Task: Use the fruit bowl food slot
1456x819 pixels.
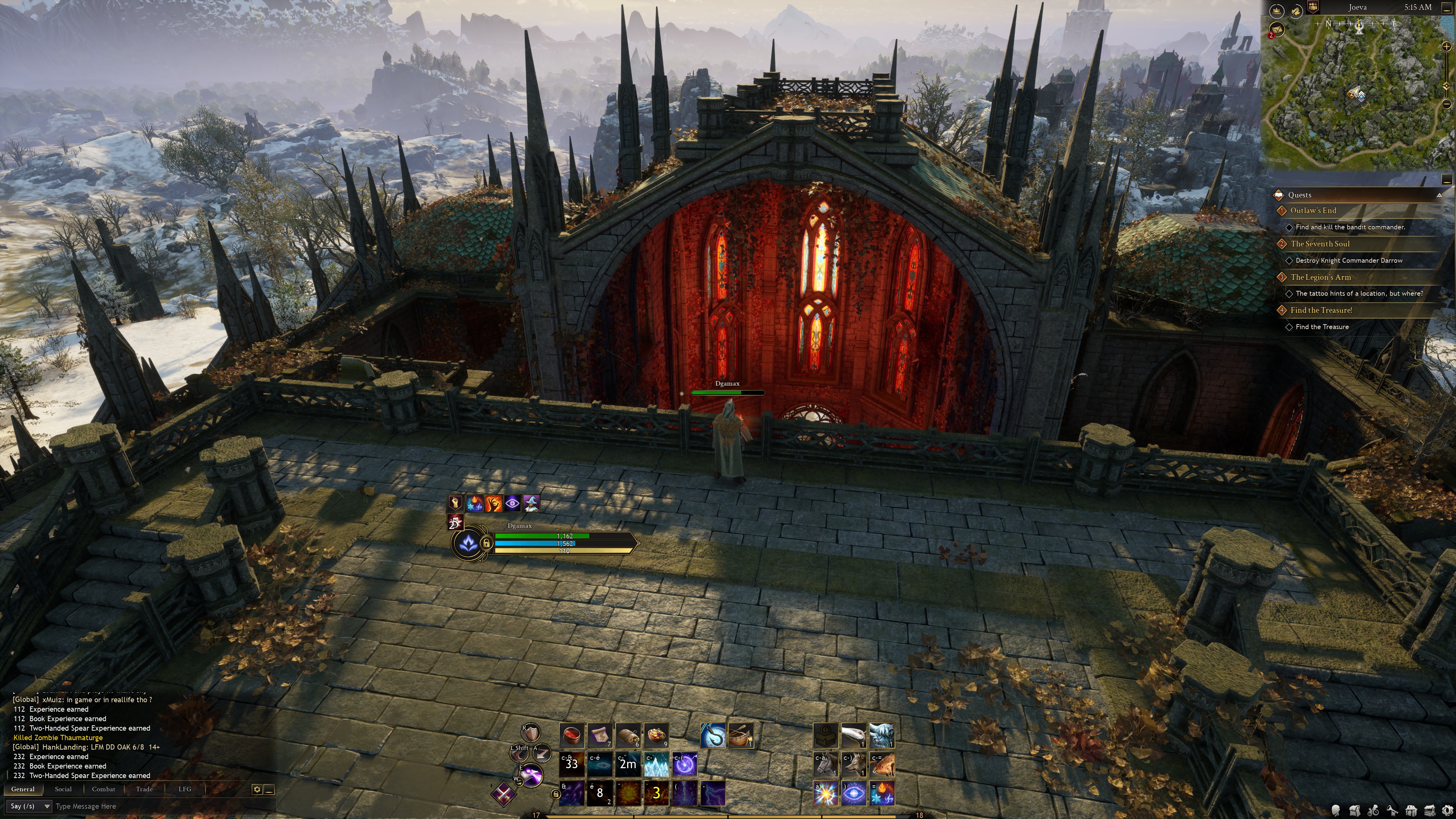Action: [x=656, y=735]
